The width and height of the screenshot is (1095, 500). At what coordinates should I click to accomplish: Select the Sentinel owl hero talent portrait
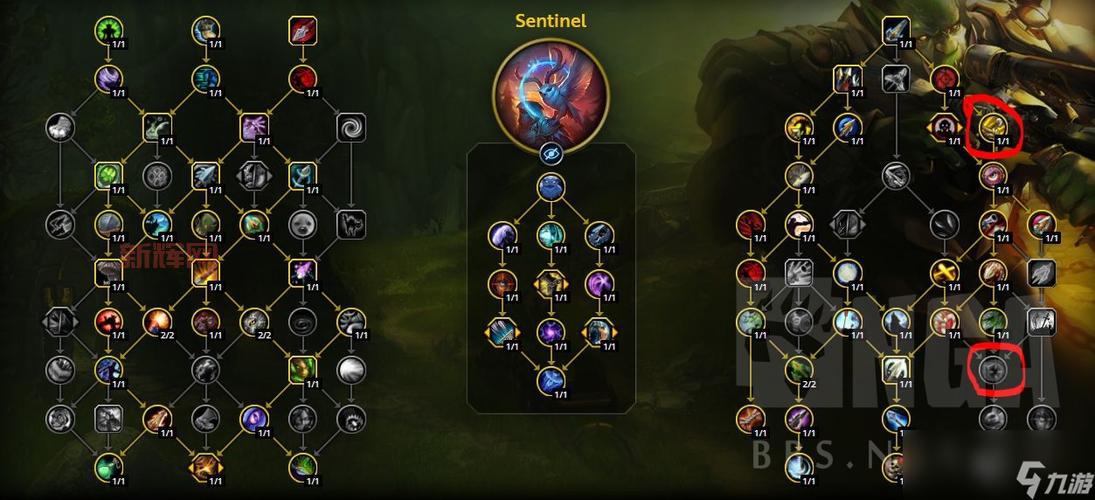(550, 91)
